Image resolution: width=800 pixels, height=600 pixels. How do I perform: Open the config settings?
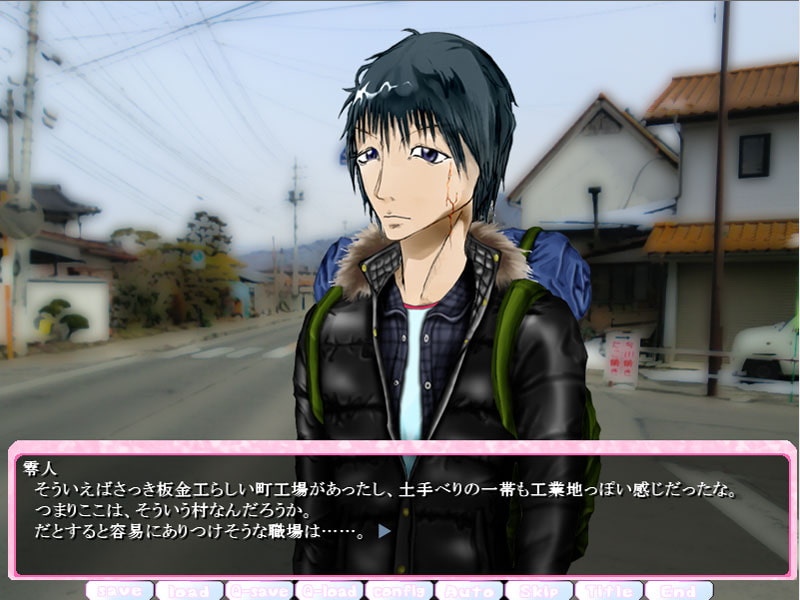tap(399, 590)
